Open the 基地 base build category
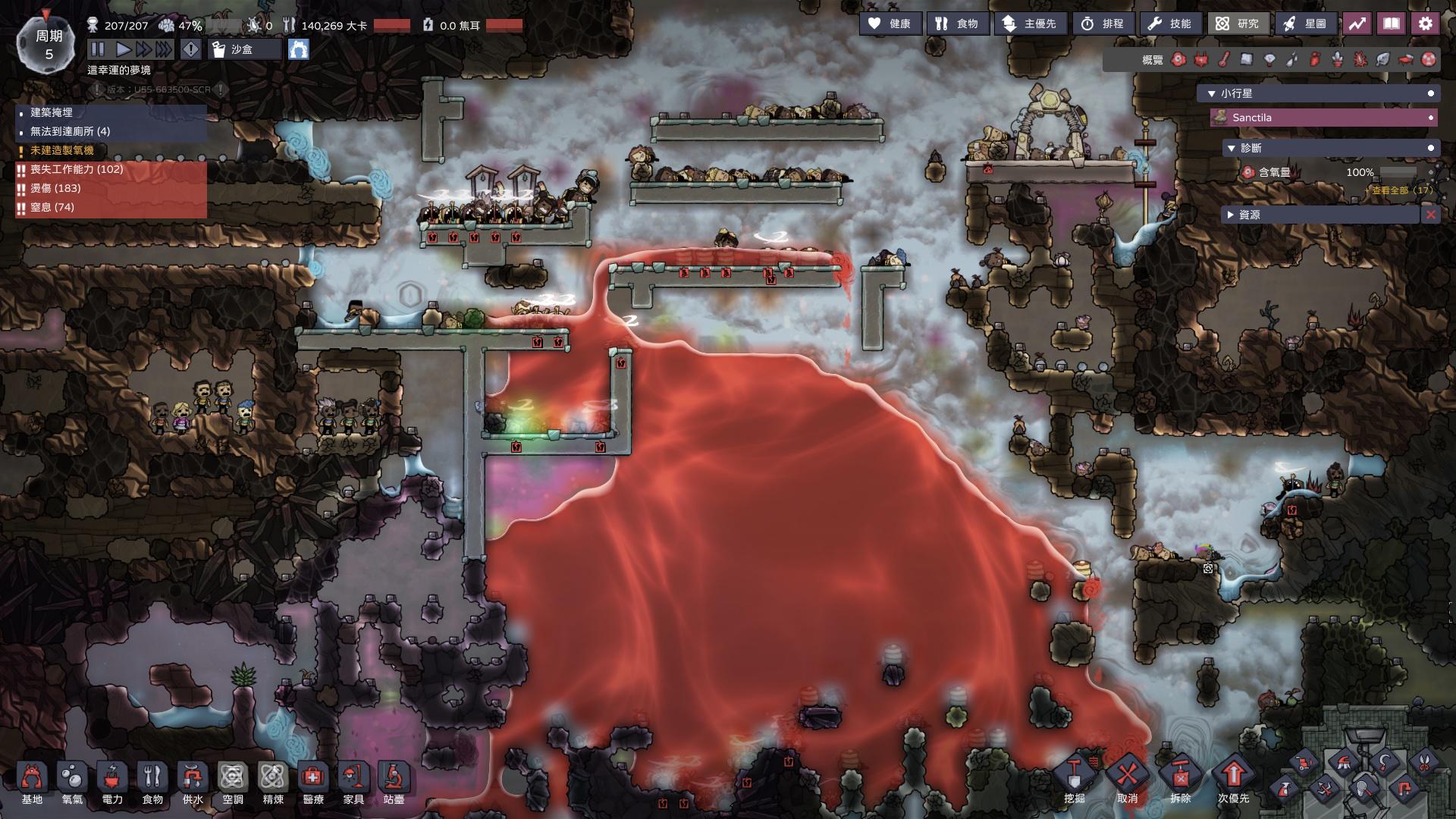Image resolution: width=1456 pixels, height=819 pixels. point(32,783)
